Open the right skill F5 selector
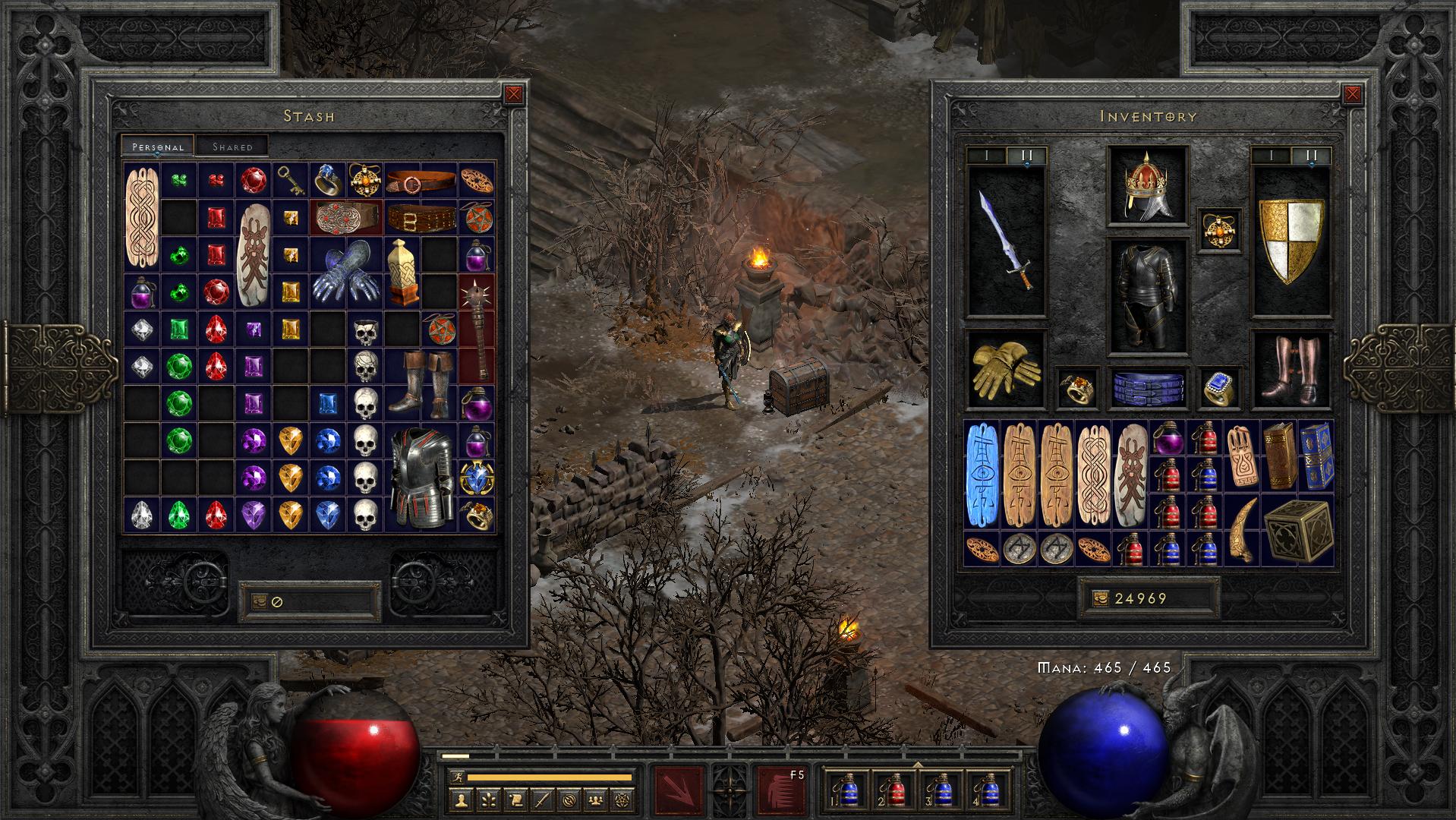1456x820 pixels. coord(780,789)
